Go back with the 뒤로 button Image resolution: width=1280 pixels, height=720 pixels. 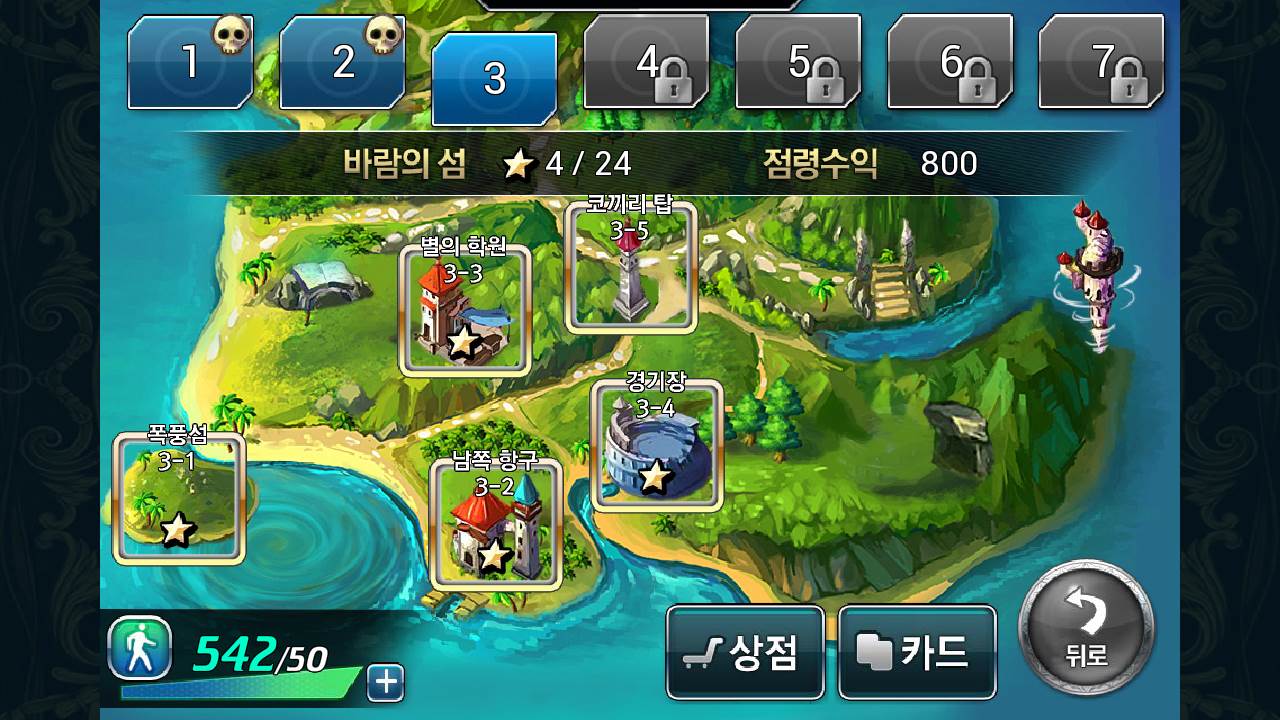point(1085,630)
